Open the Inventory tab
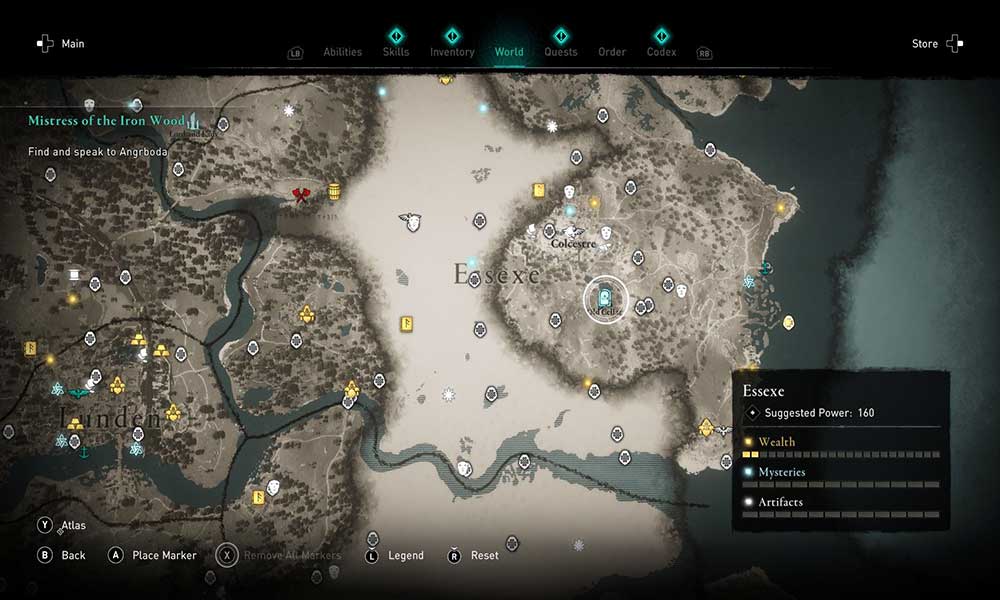Viewport: 1000px width, 600px height. tap(452, 51)
